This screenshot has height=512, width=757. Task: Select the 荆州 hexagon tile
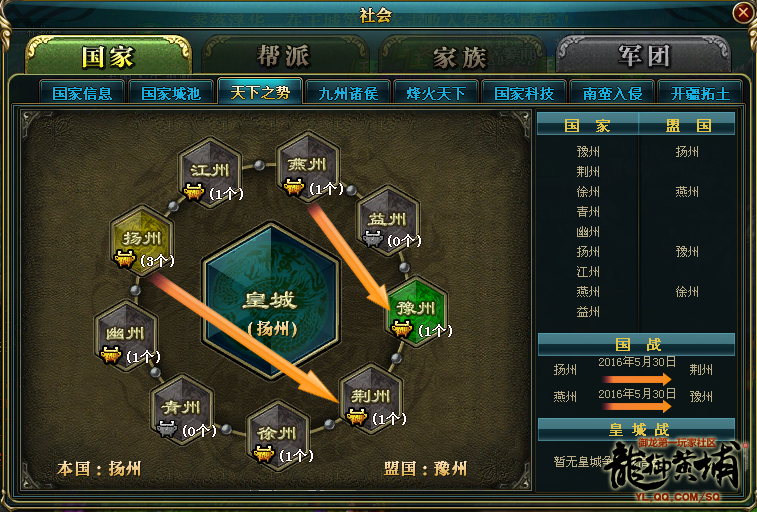(x=370, y=395)
